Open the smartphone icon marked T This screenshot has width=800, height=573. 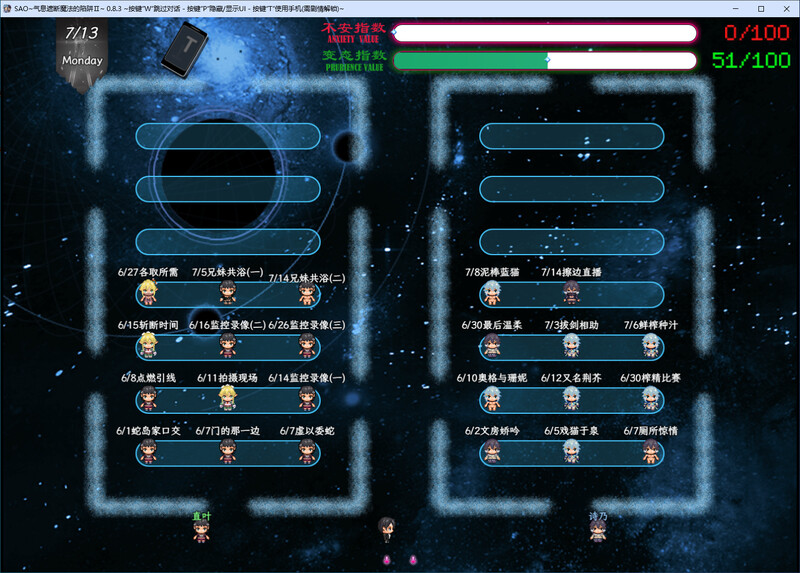coord(185,49)
